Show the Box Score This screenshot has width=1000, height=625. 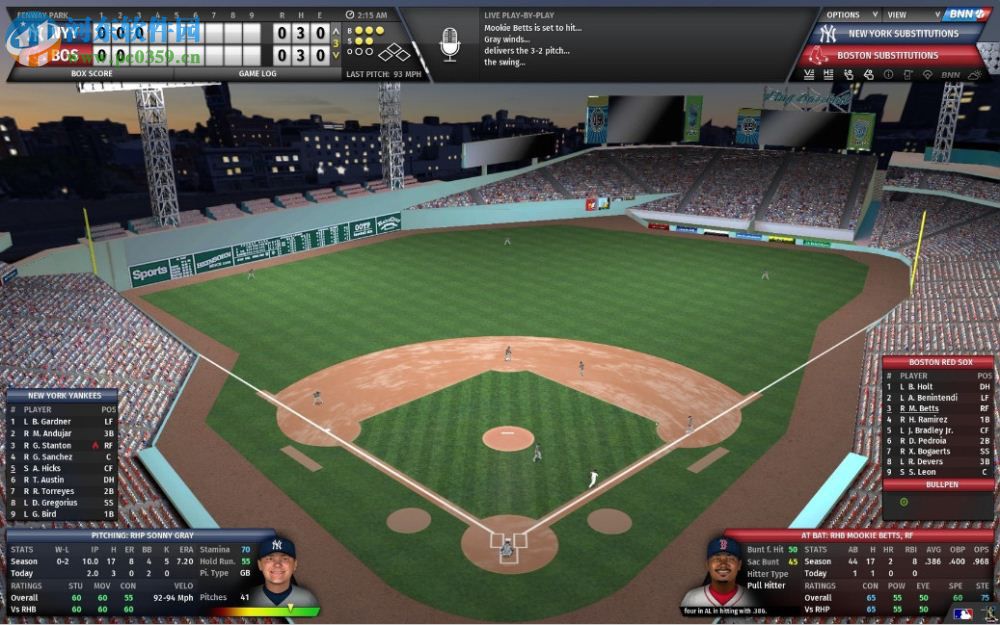pyautogui.click(x=92, y=73)
